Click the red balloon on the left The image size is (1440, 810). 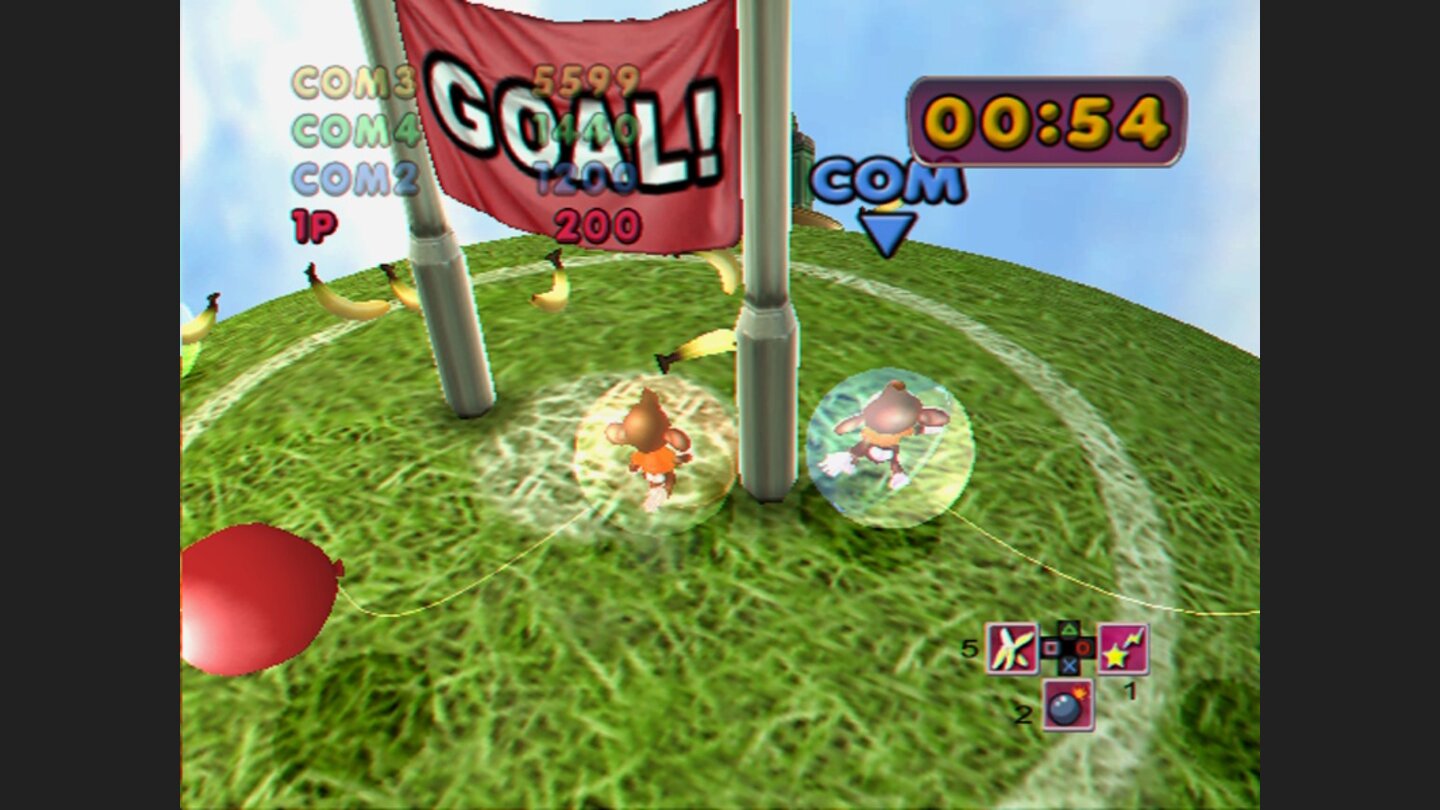[x=255, y=600]
